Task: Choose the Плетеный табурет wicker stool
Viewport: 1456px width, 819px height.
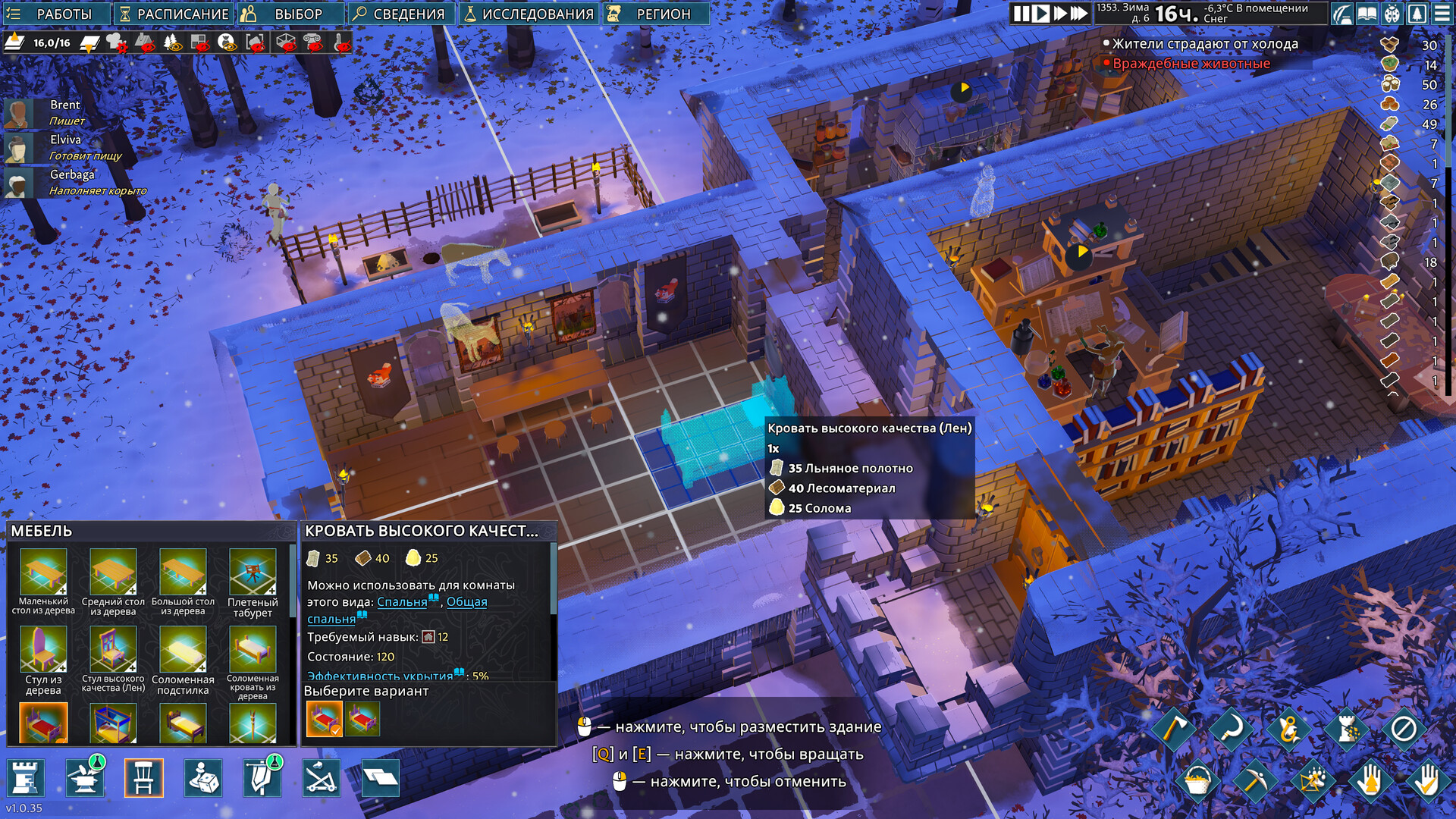Action: (253, 582)
